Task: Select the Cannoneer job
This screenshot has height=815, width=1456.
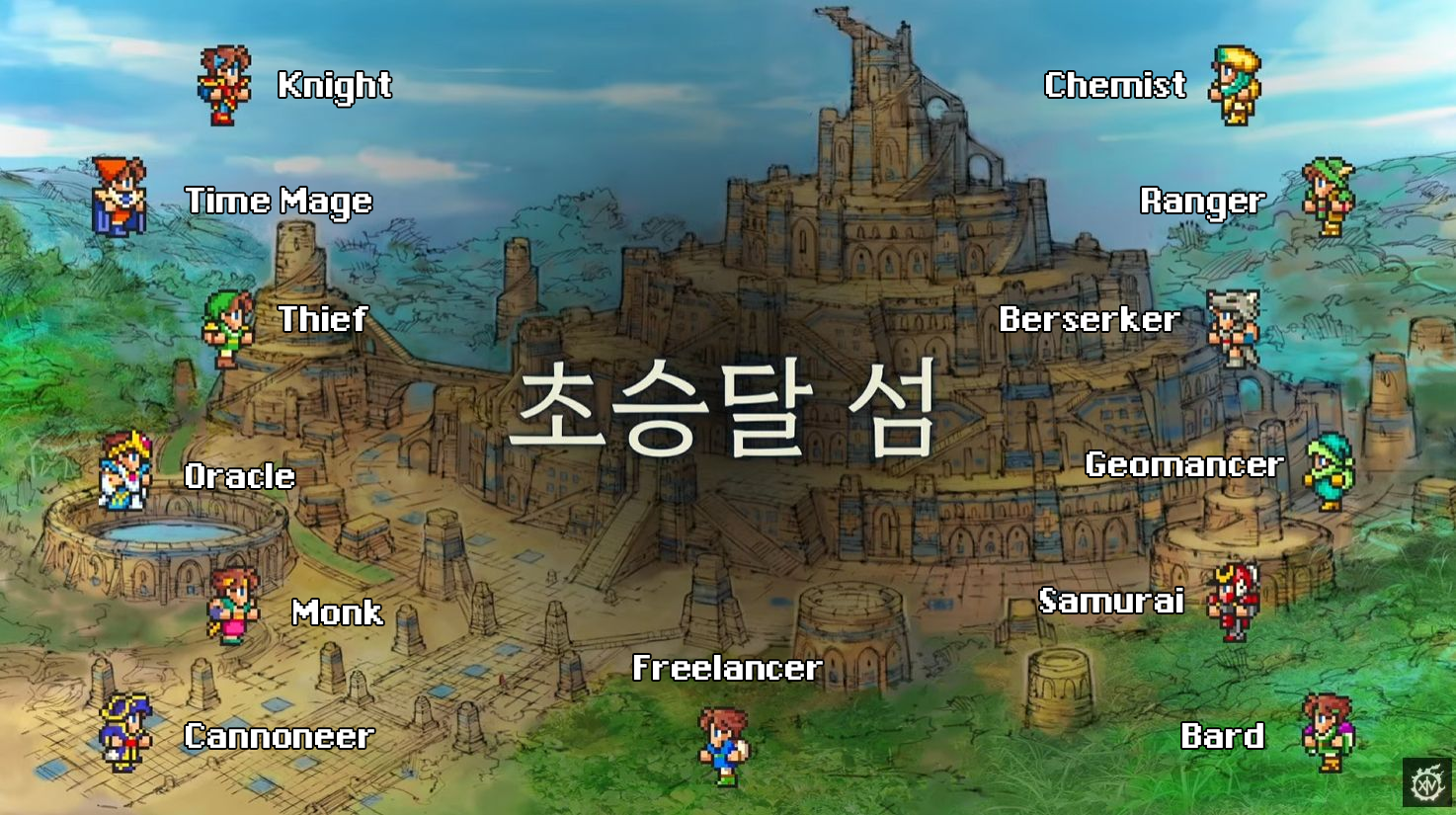Action: click(279, 736)
